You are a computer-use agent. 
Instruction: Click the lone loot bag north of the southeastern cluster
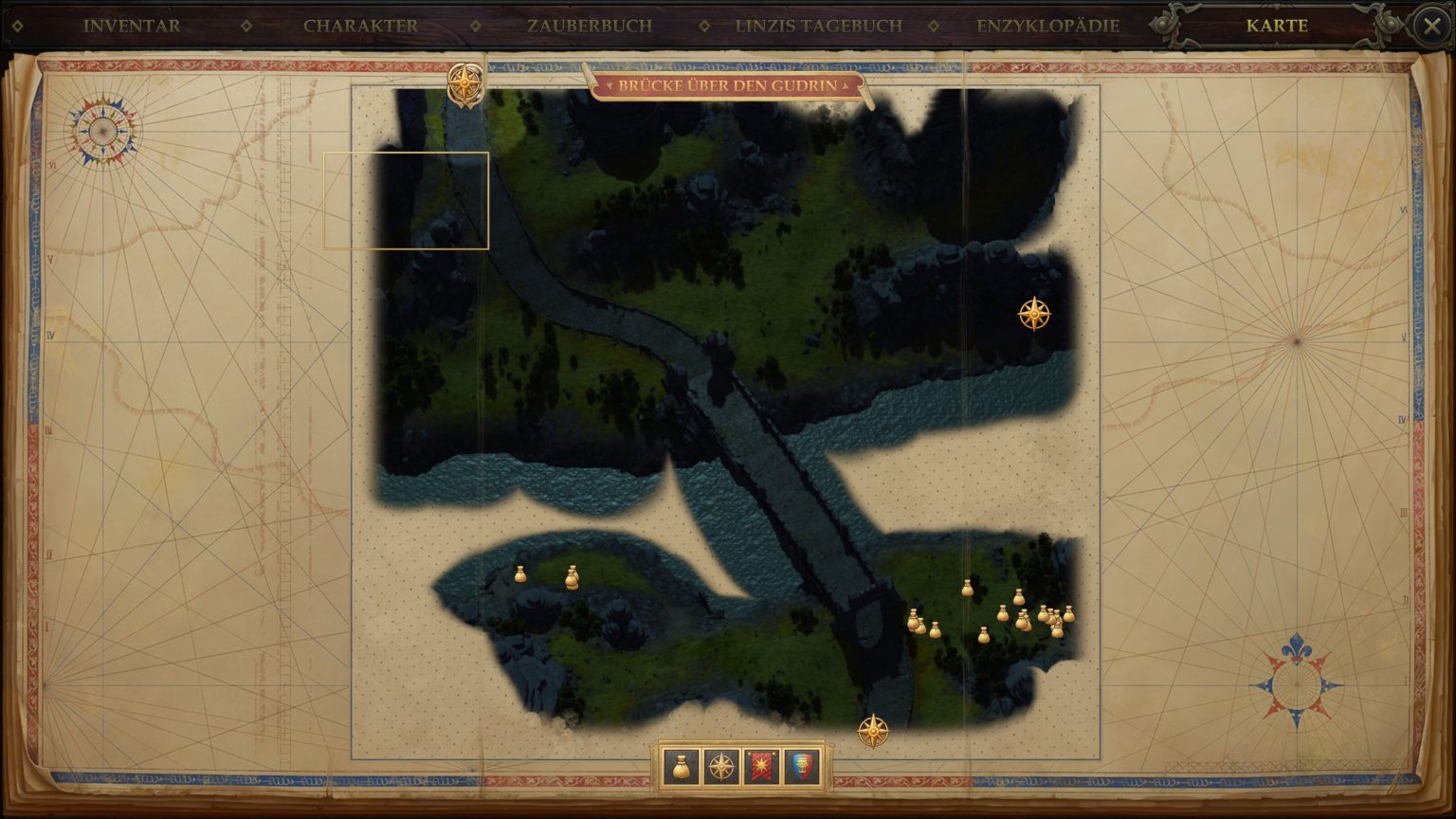(x=968, y=588)
